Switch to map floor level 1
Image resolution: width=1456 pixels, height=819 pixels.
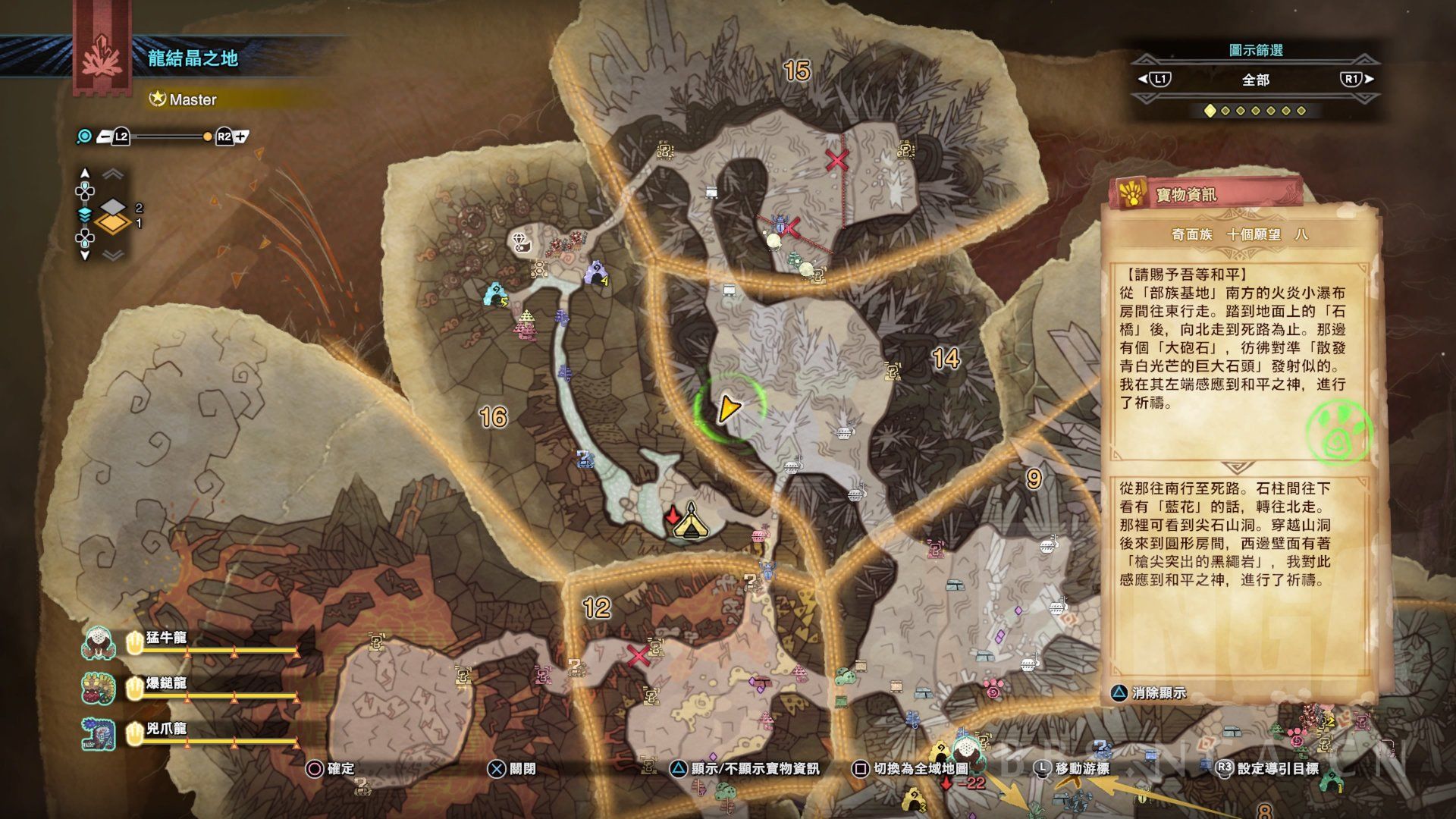[x=113, y=224]
